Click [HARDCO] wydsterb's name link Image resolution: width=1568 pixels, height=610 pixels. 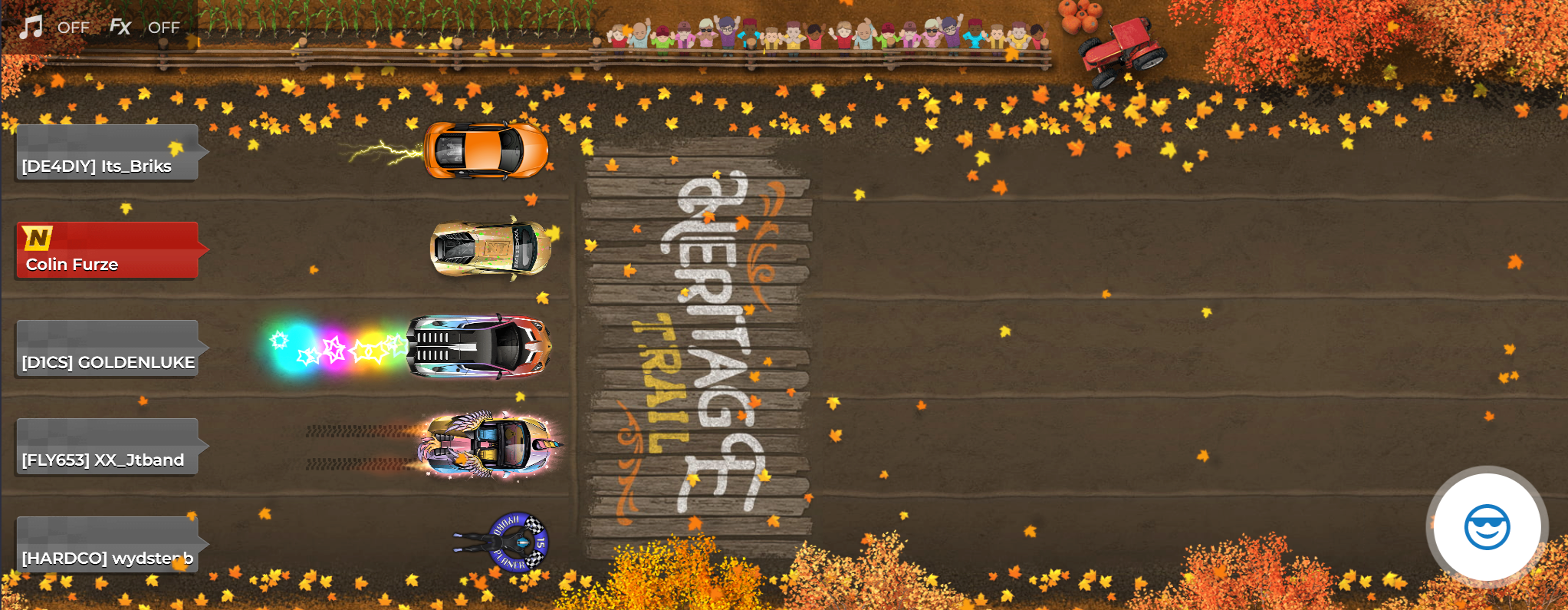[107, 557]
